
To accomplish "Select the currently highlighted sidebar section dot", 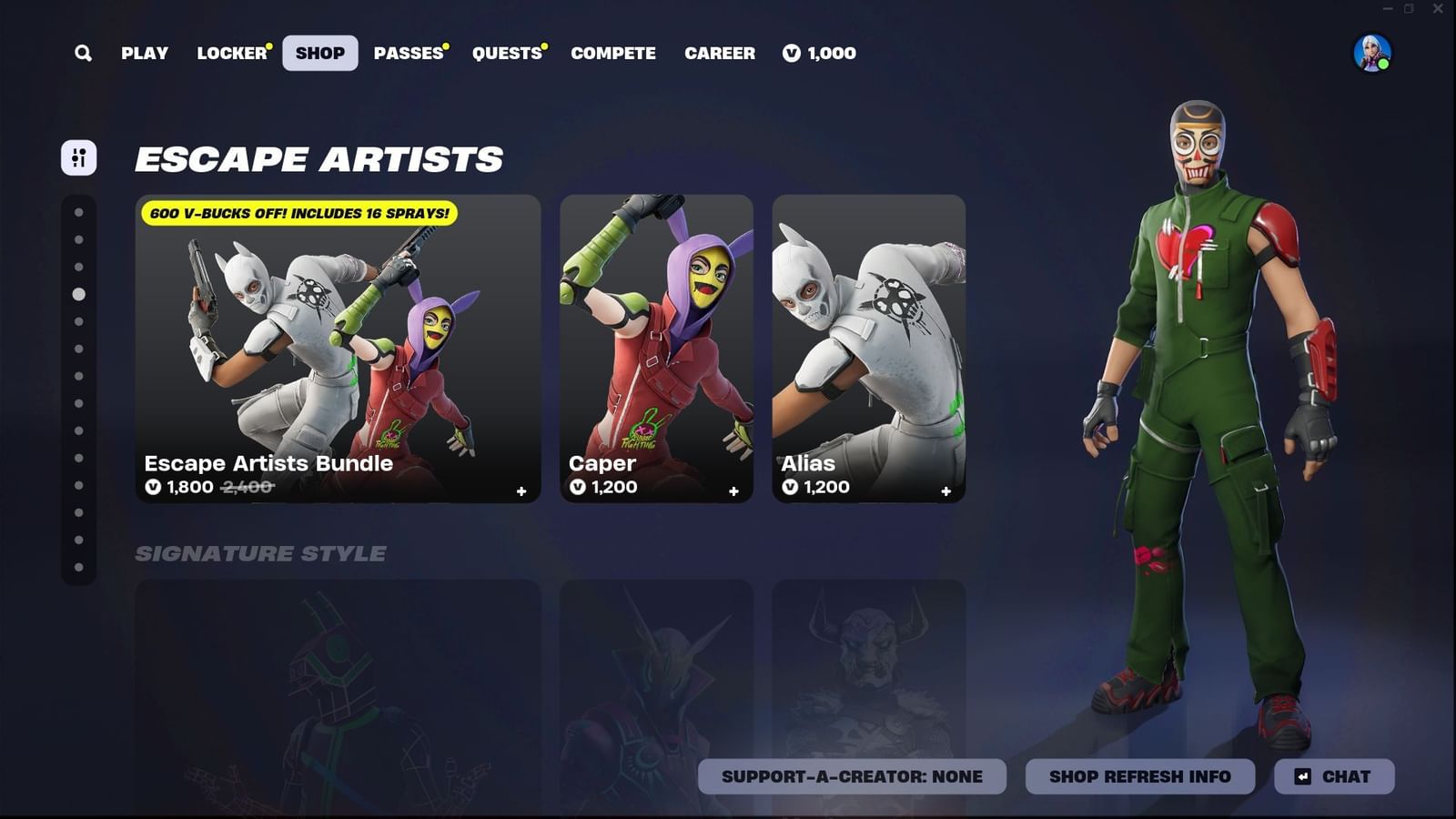I will tap(78, 293).
